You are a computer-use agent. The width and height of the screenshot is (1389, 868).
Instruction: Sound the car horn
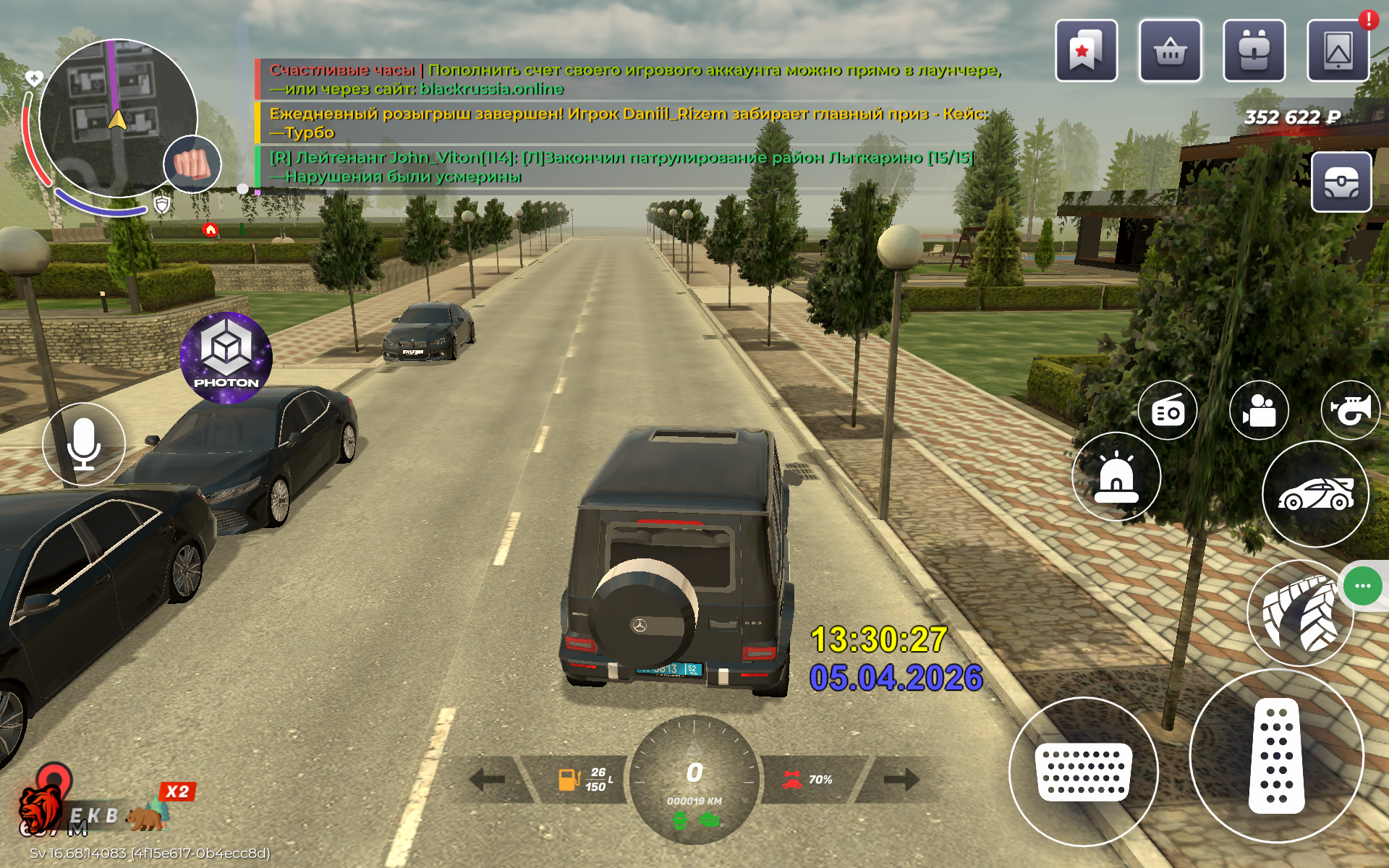click(x=1350, y=411)
